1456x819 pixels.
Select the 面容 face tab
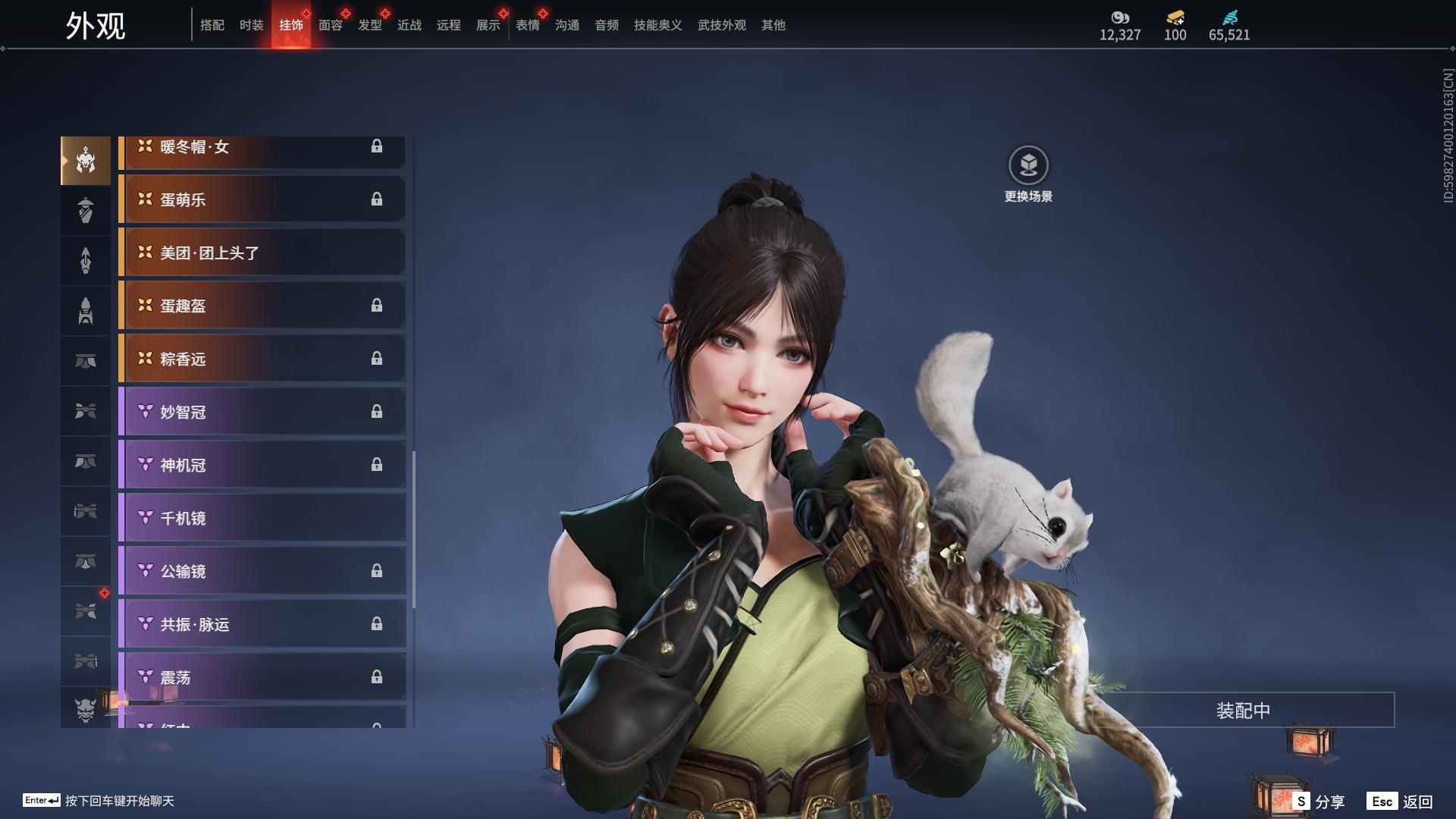(x=330, y=25)
